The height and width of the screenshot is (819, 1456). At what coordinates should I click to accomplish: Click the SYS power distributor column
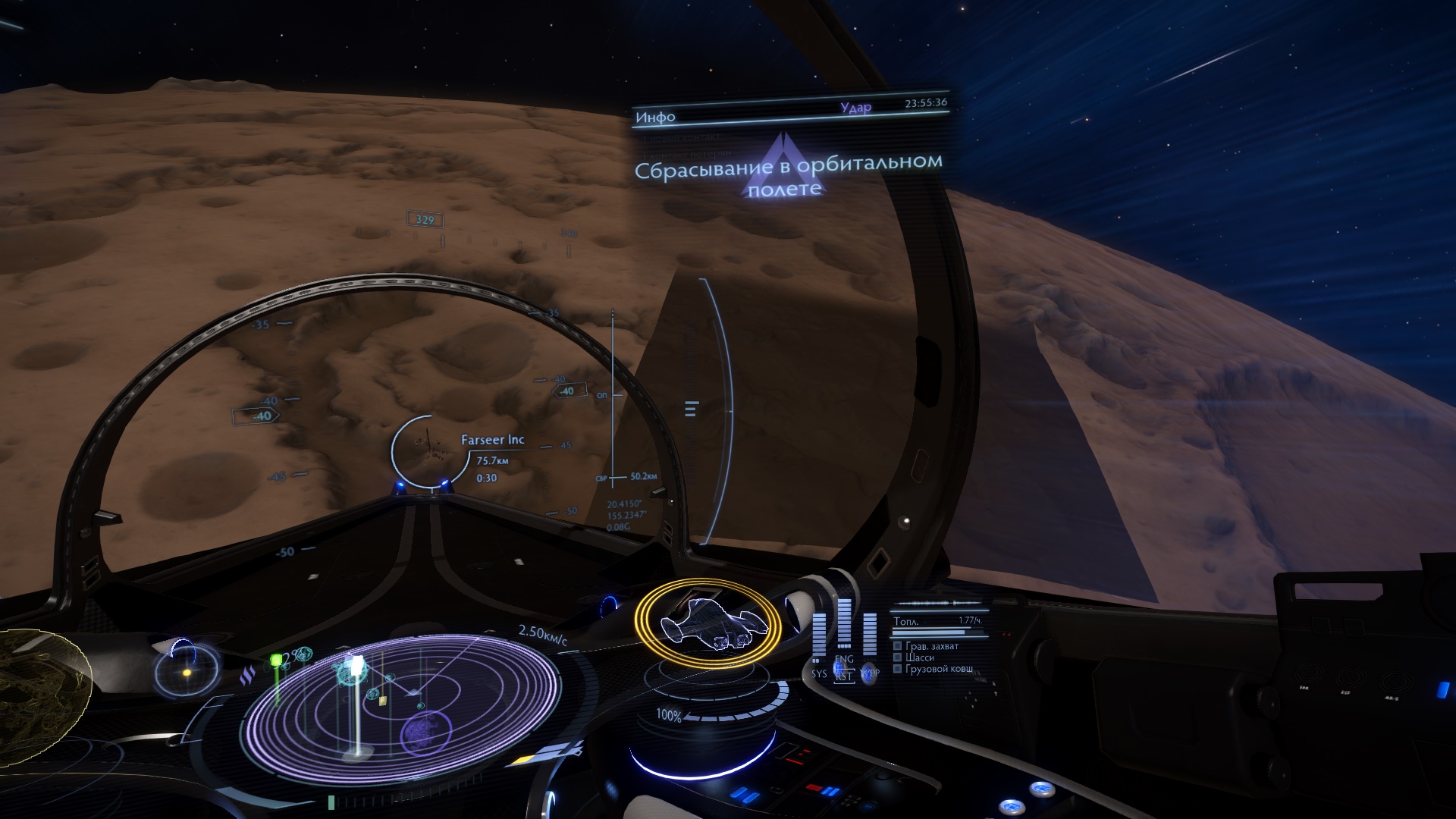point(819,641)
